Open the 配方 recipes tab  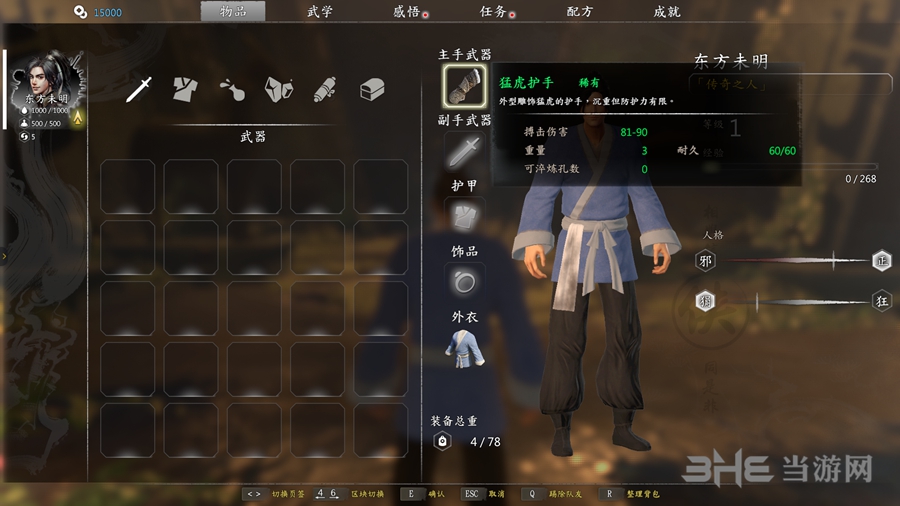(x=580, y=12)
